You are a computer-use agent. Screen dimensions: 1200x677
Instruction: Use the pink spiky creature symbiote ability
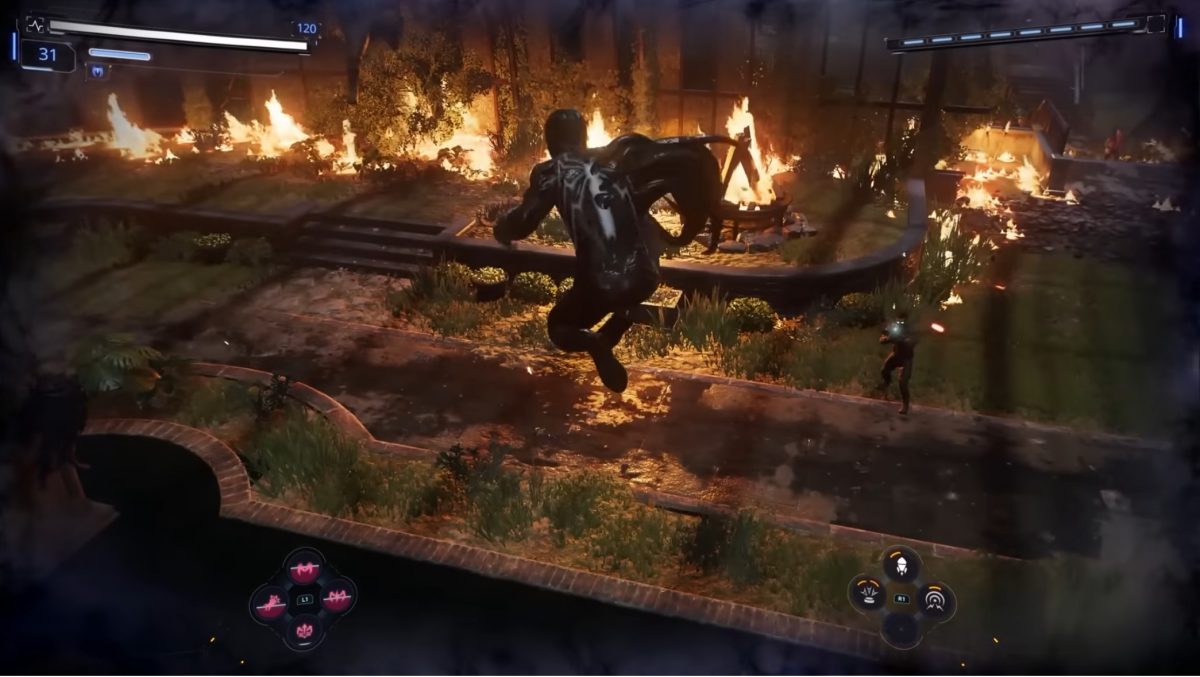[270, 603]
